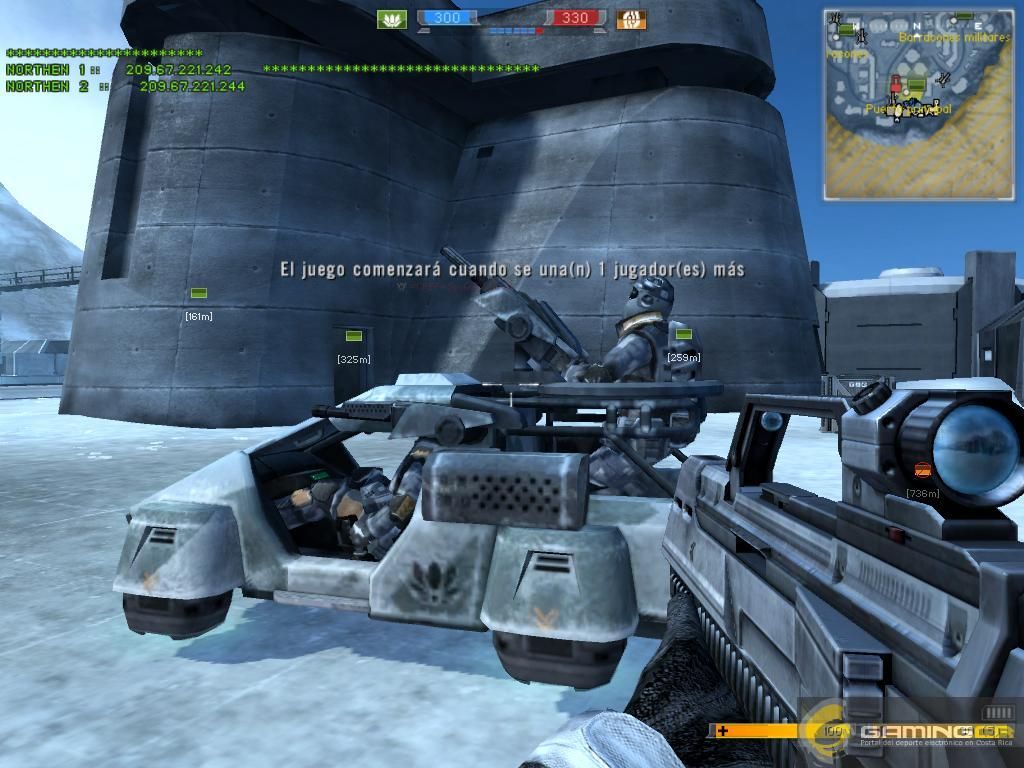This screenshot has width=1024, height=768.
Task: Select the 161m control point marker
Action: (x=199, y=293)
